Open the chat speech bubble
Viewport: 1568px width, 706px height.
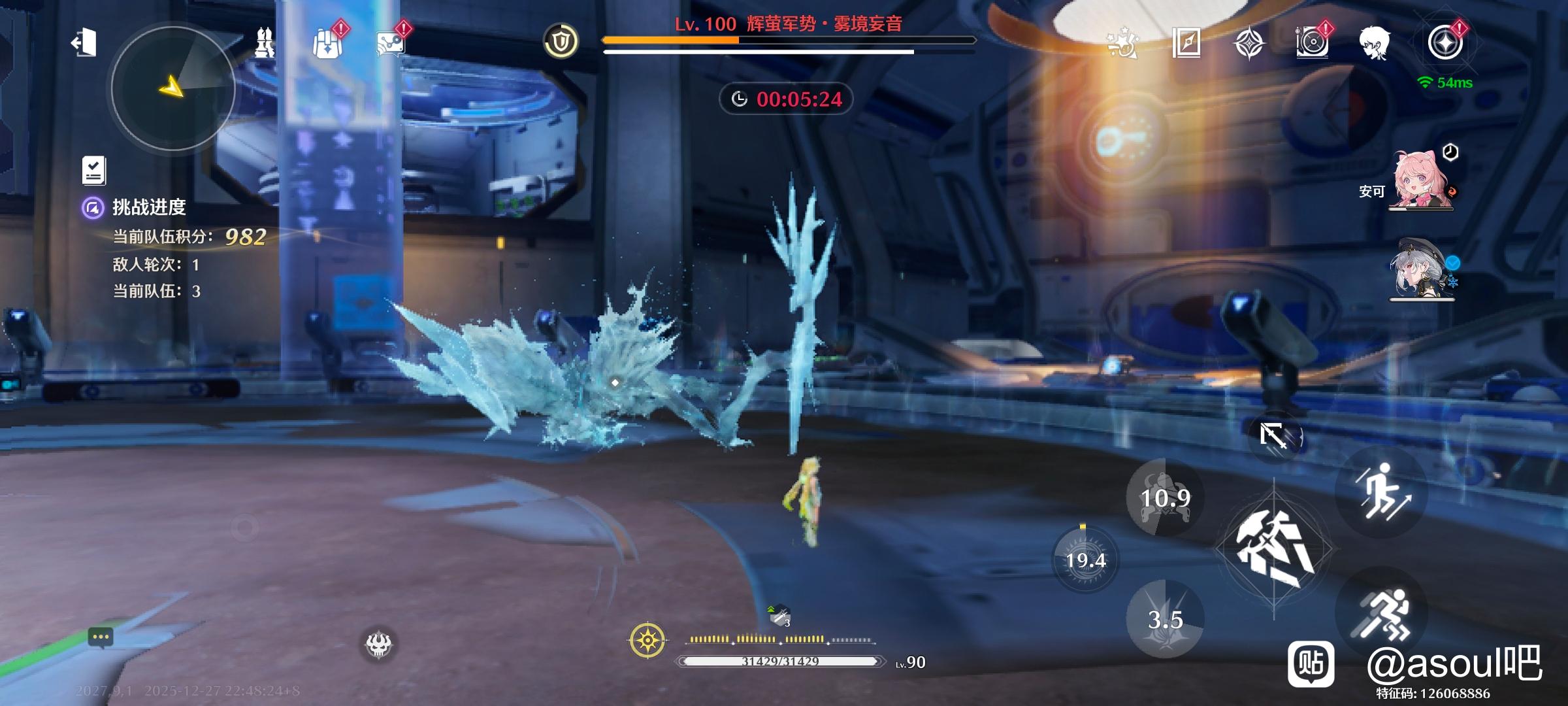pyautogui.click(x=101, y=637)
